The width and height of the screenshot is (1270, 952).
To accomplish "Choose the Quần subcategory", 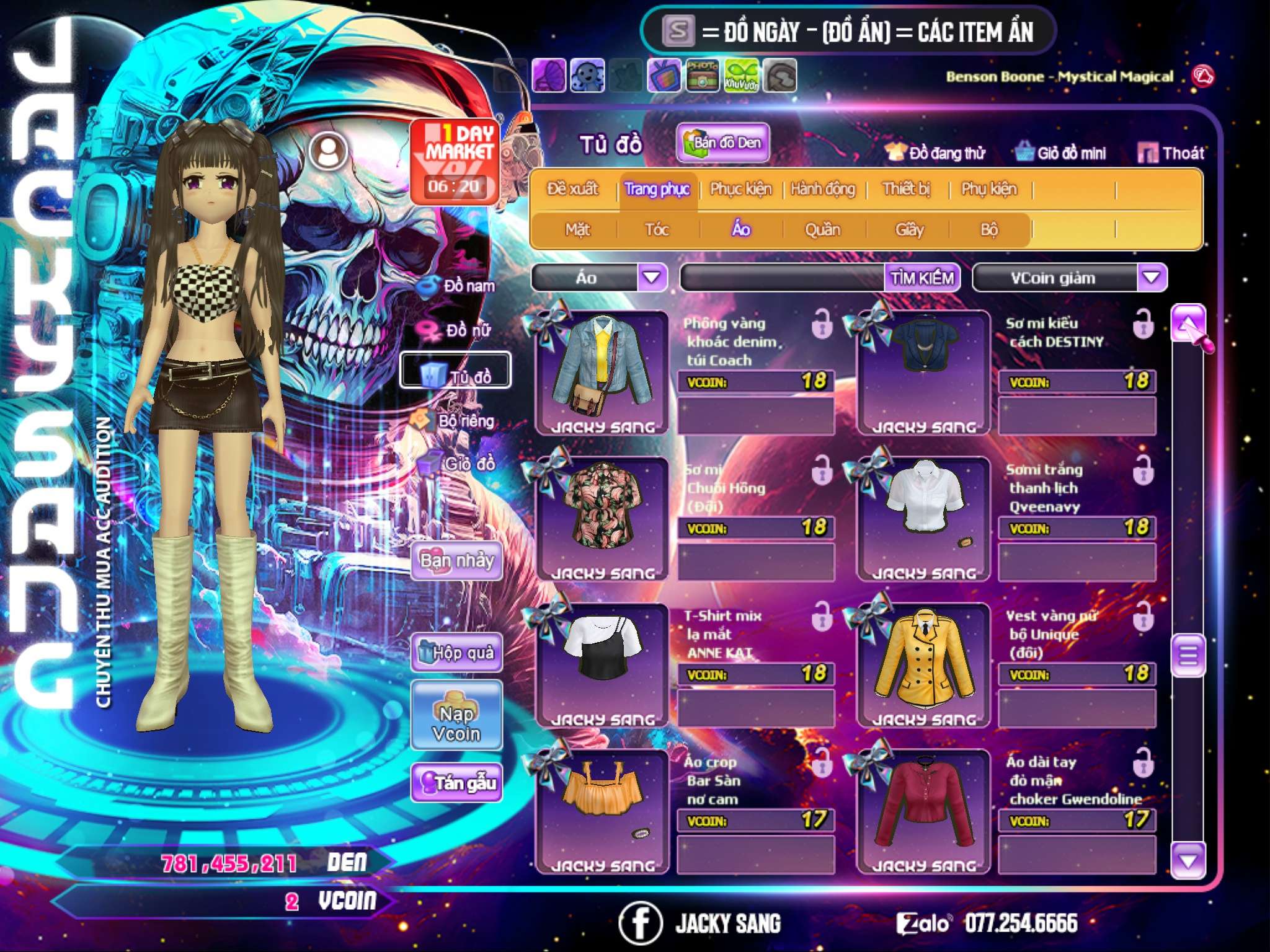I will [822, 230].
